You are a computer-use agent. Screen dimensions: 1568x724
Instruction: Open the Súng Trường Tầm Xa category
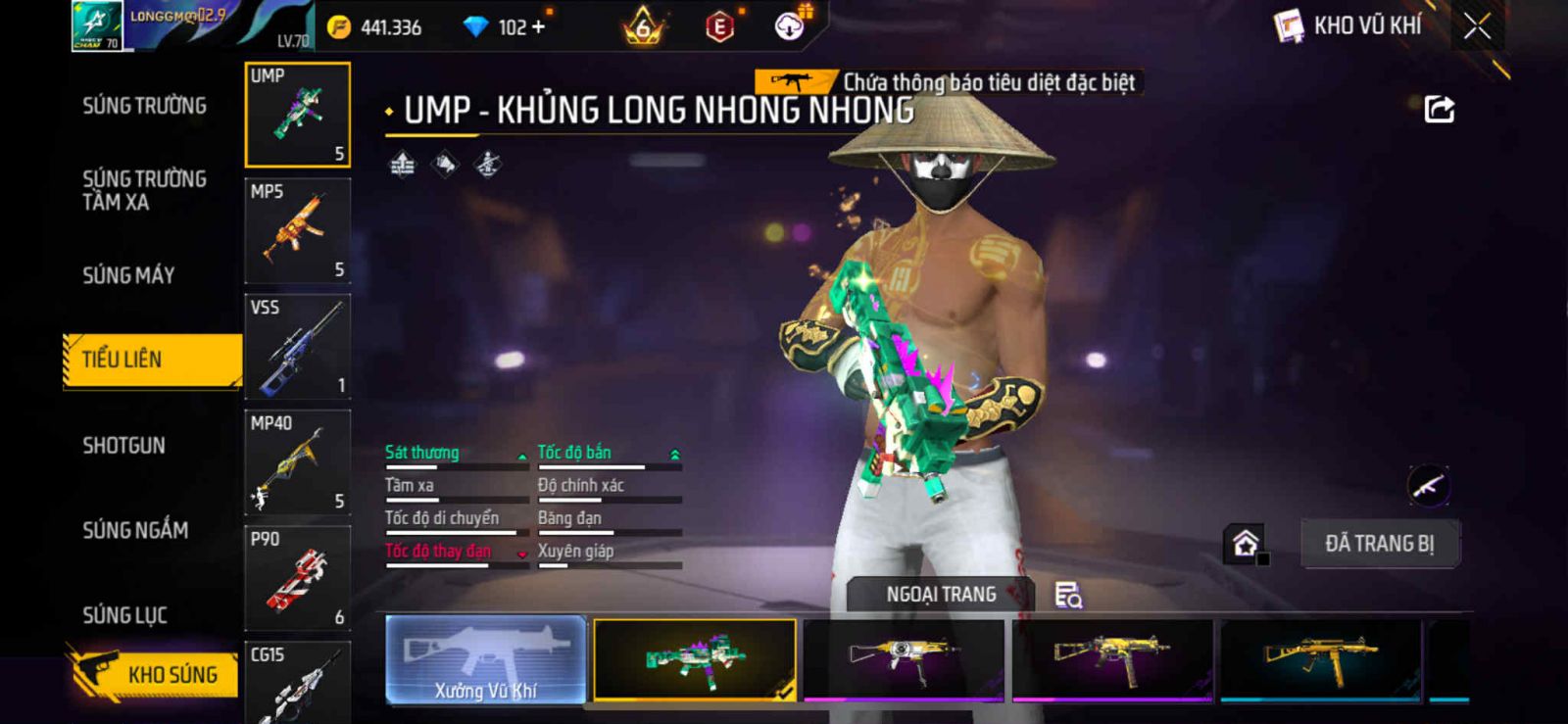(144, 190)
